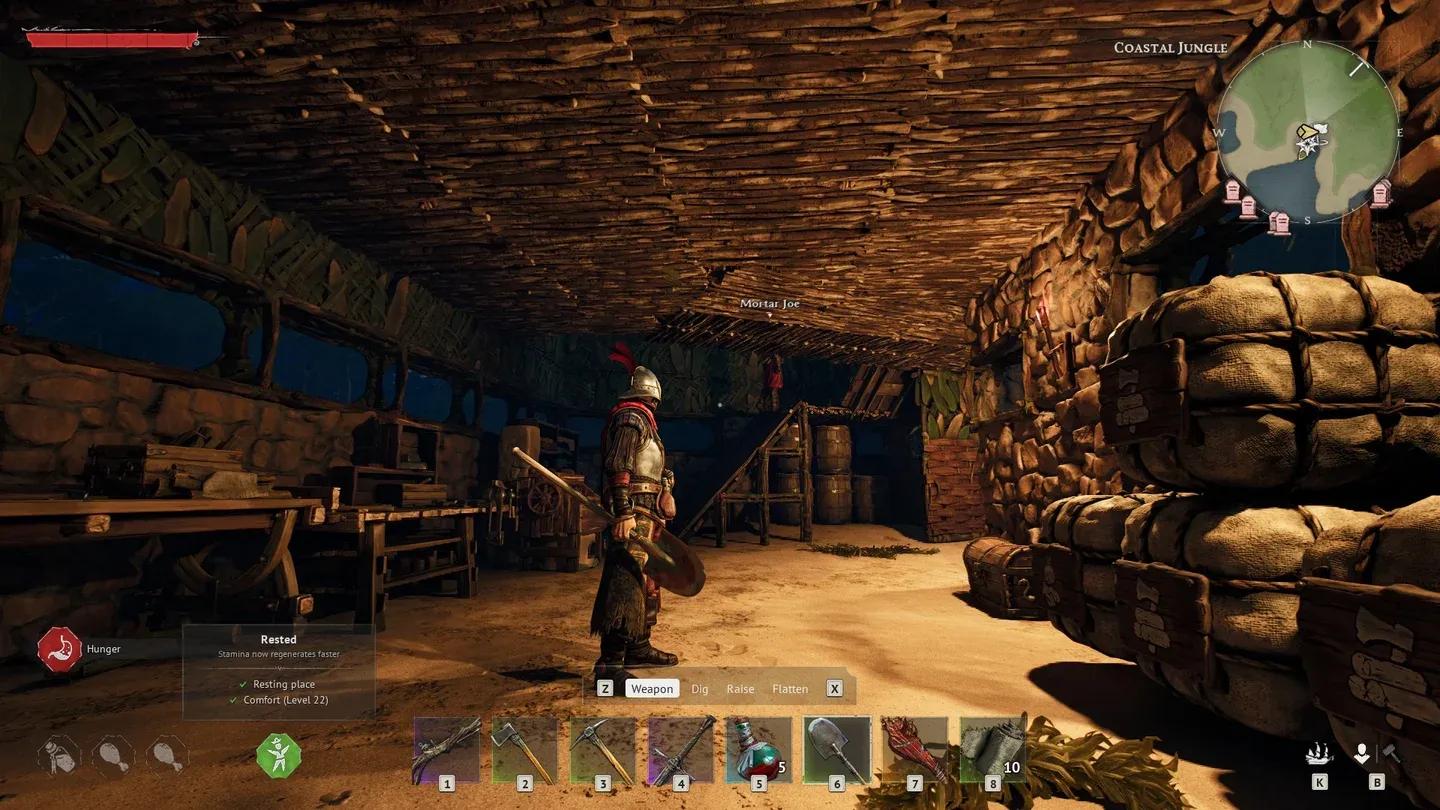This screenshot has height=810, width=1440.
Task: Click the Hunger status icon
Action: pos(57,648)
